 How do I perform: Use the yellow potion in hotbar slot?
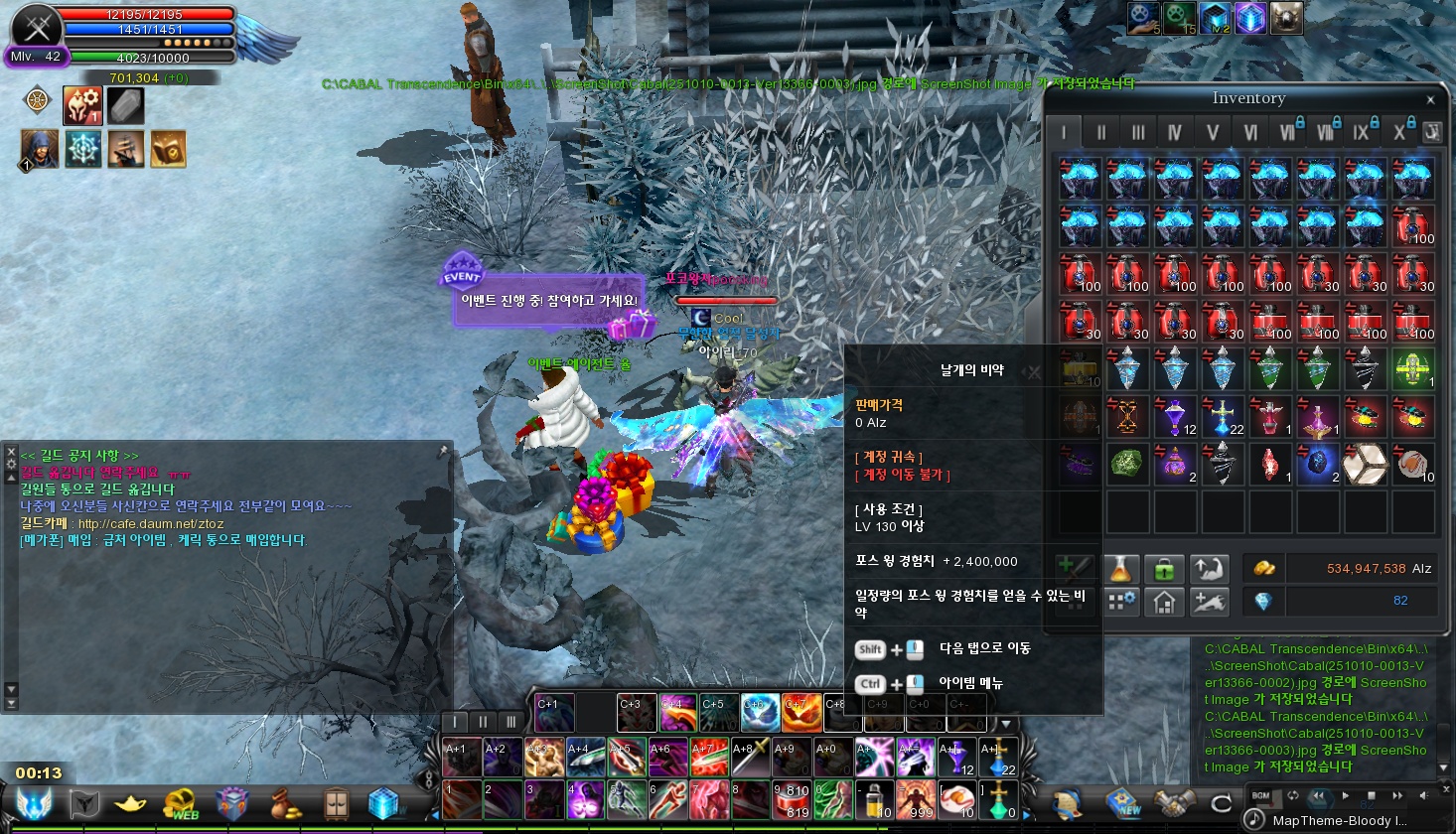(874, 799)
